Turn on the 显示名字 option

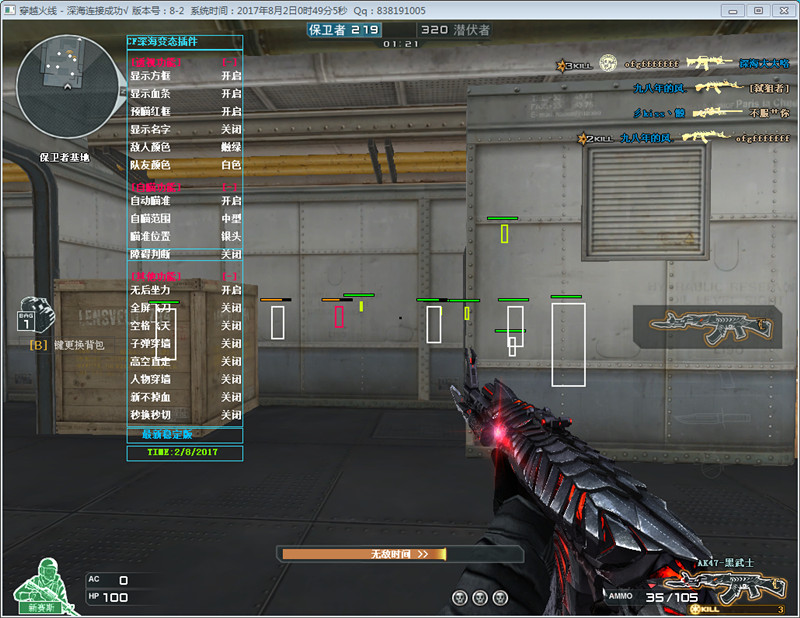point(231,129)
